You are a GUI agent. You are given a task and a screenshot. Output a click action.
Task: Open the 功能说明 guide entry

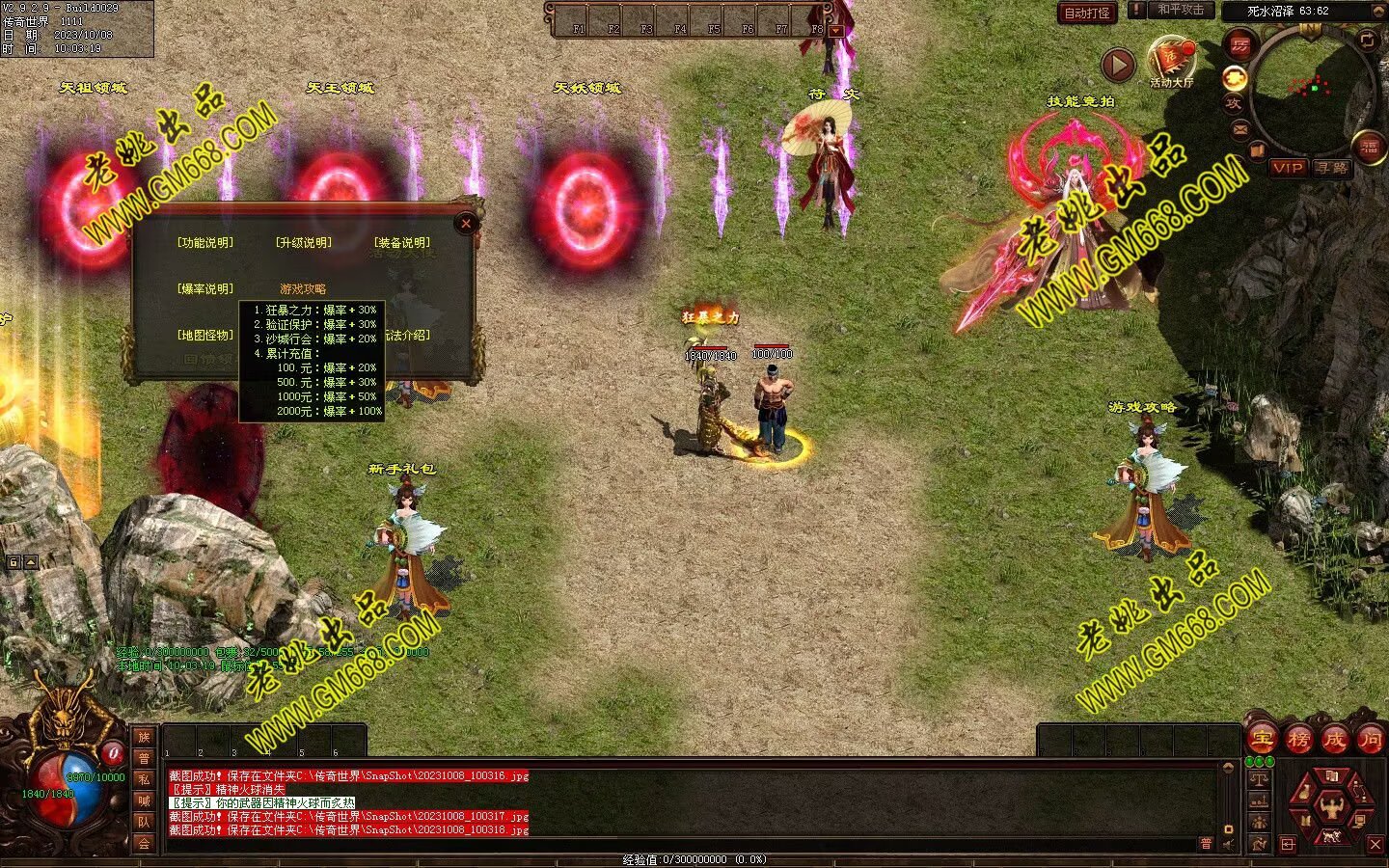coord(205,243)
